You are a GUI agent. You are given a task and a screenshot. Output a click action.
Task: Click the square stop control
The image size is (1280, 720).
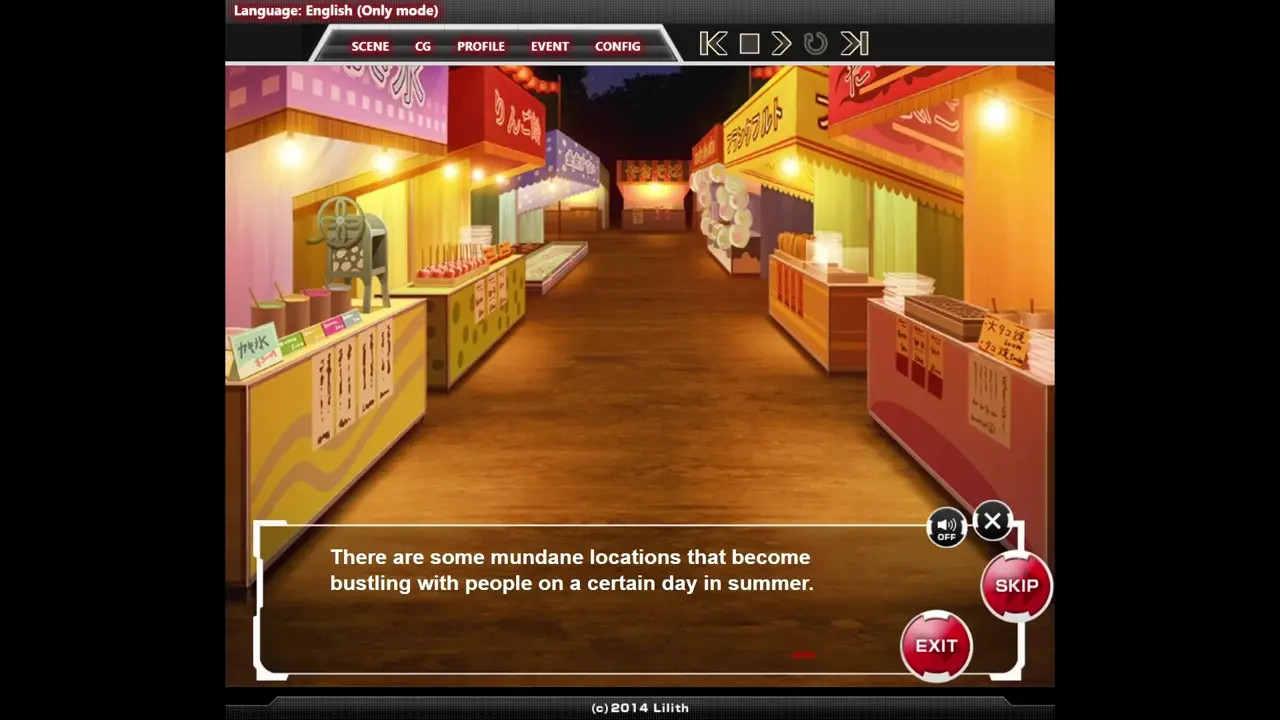(749, 44)
